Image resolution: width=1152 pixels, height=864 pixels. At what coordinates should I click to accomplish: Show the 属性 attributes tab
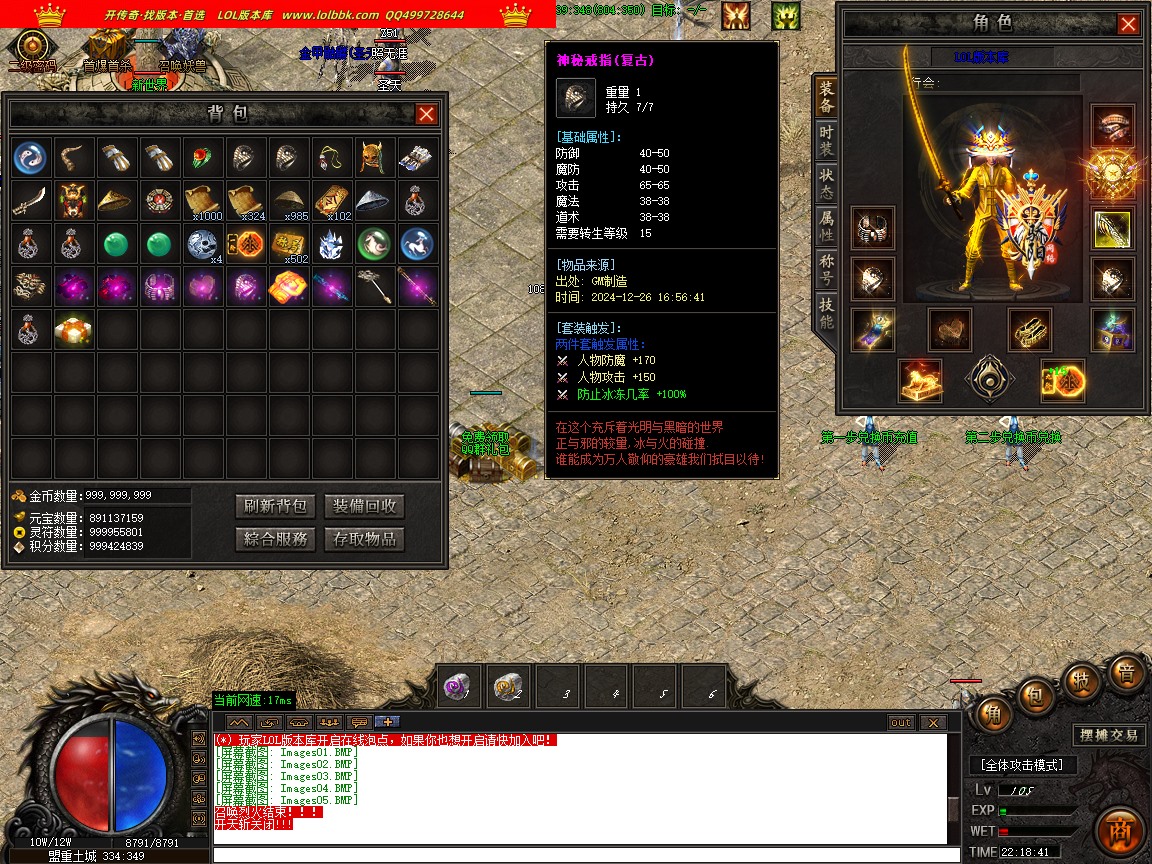(x=826, y=227)
